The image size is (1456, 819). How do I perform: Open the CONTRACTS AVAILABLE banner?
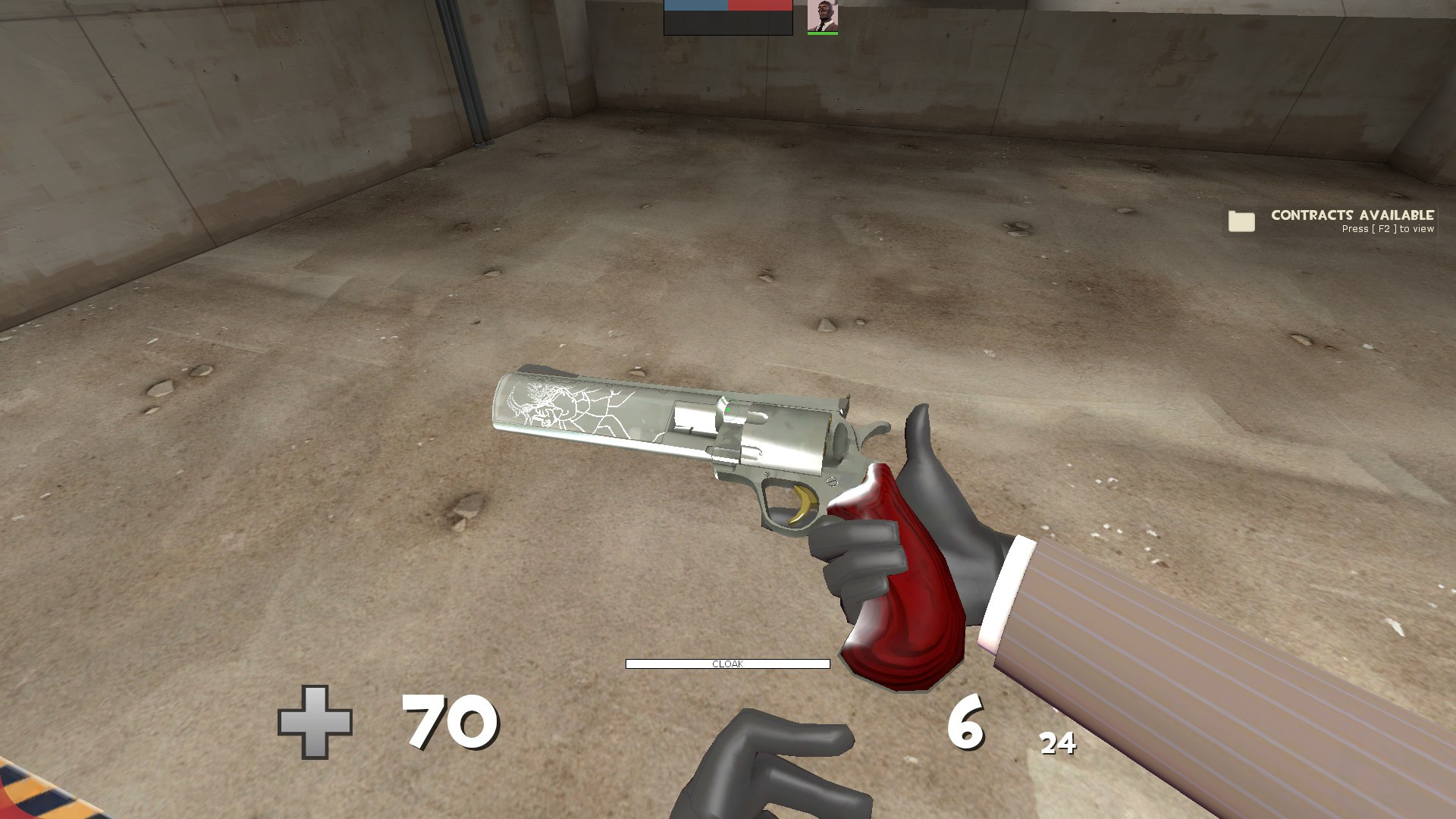(x=1352, y=215)
